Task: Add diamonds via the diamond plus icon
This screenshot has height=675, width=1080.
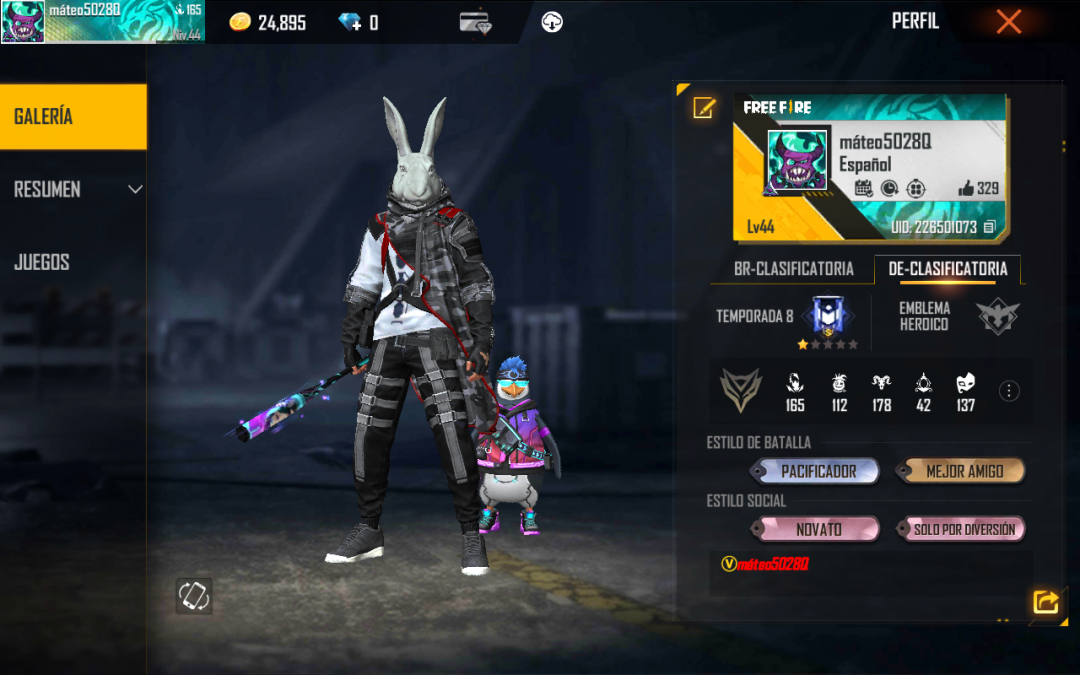Action: (x=350, y=22)
